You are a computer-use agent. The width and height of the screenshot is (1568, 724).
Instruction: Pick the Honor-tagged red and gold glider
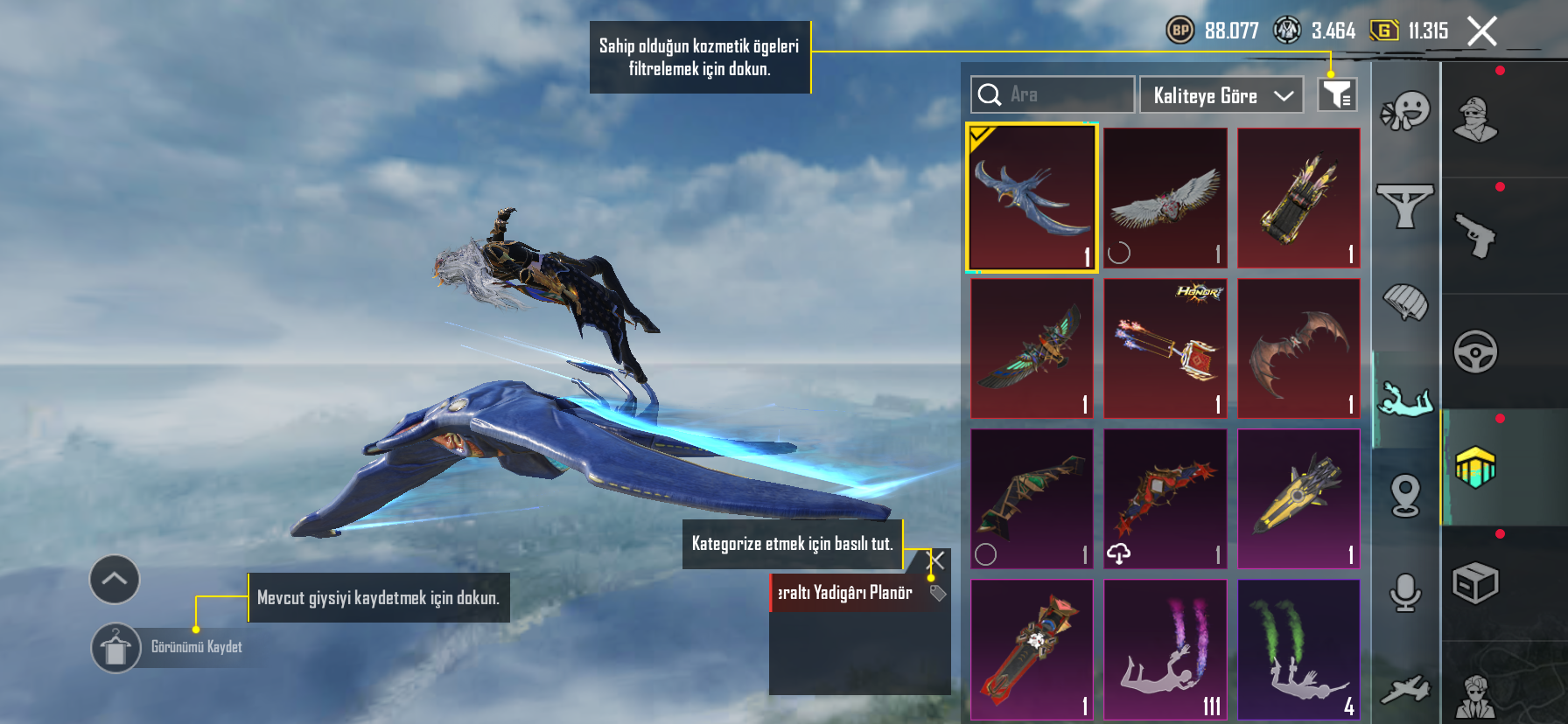(1165, 348)
